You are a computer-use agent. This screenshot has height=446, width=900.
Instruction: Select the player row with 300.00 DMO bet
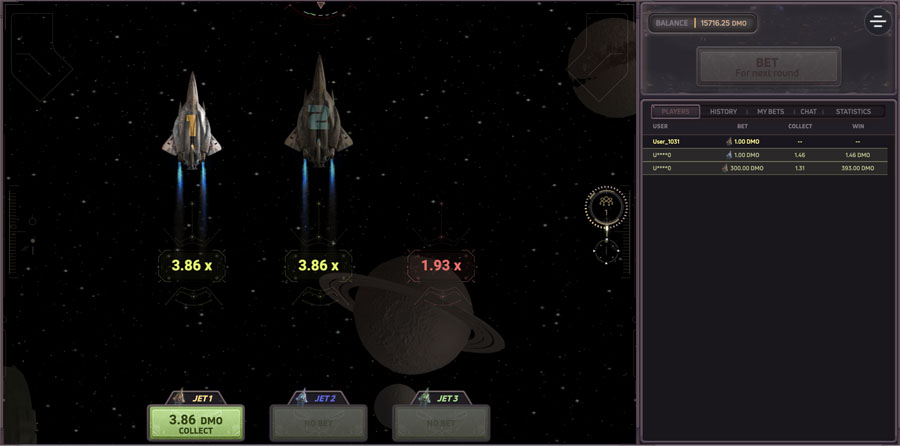click(768, 168)
